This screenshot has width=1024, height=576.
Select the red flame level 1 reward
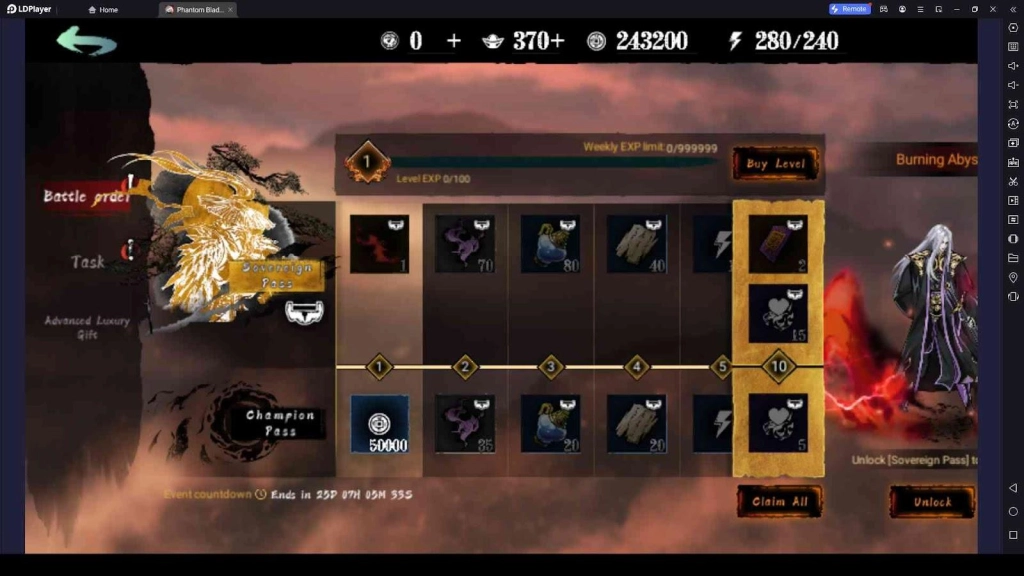pos(379,244)
